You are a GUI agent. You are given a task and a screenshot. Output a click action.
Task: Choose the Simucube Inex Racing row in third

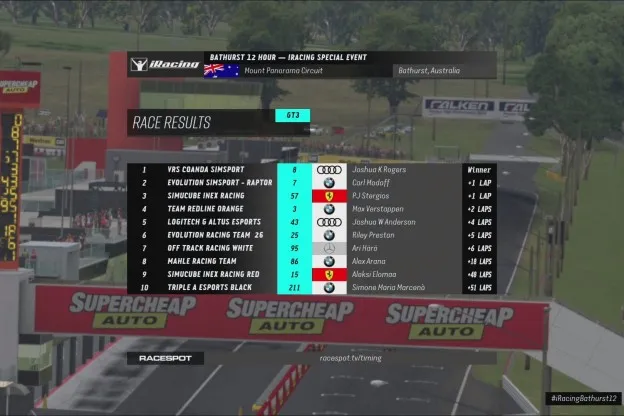coord(310,196)
